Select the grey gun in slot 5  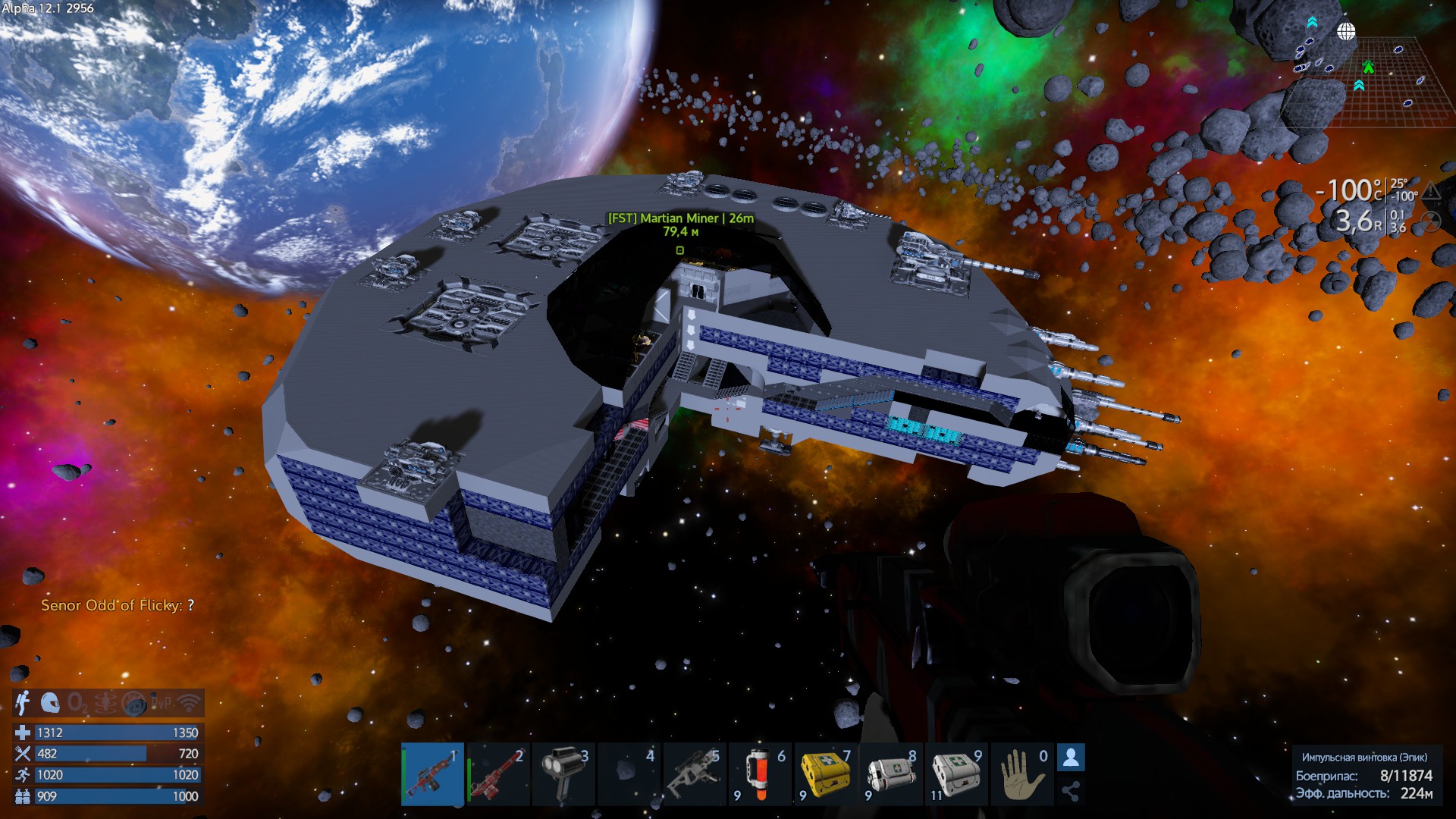[x=695, y=774]
